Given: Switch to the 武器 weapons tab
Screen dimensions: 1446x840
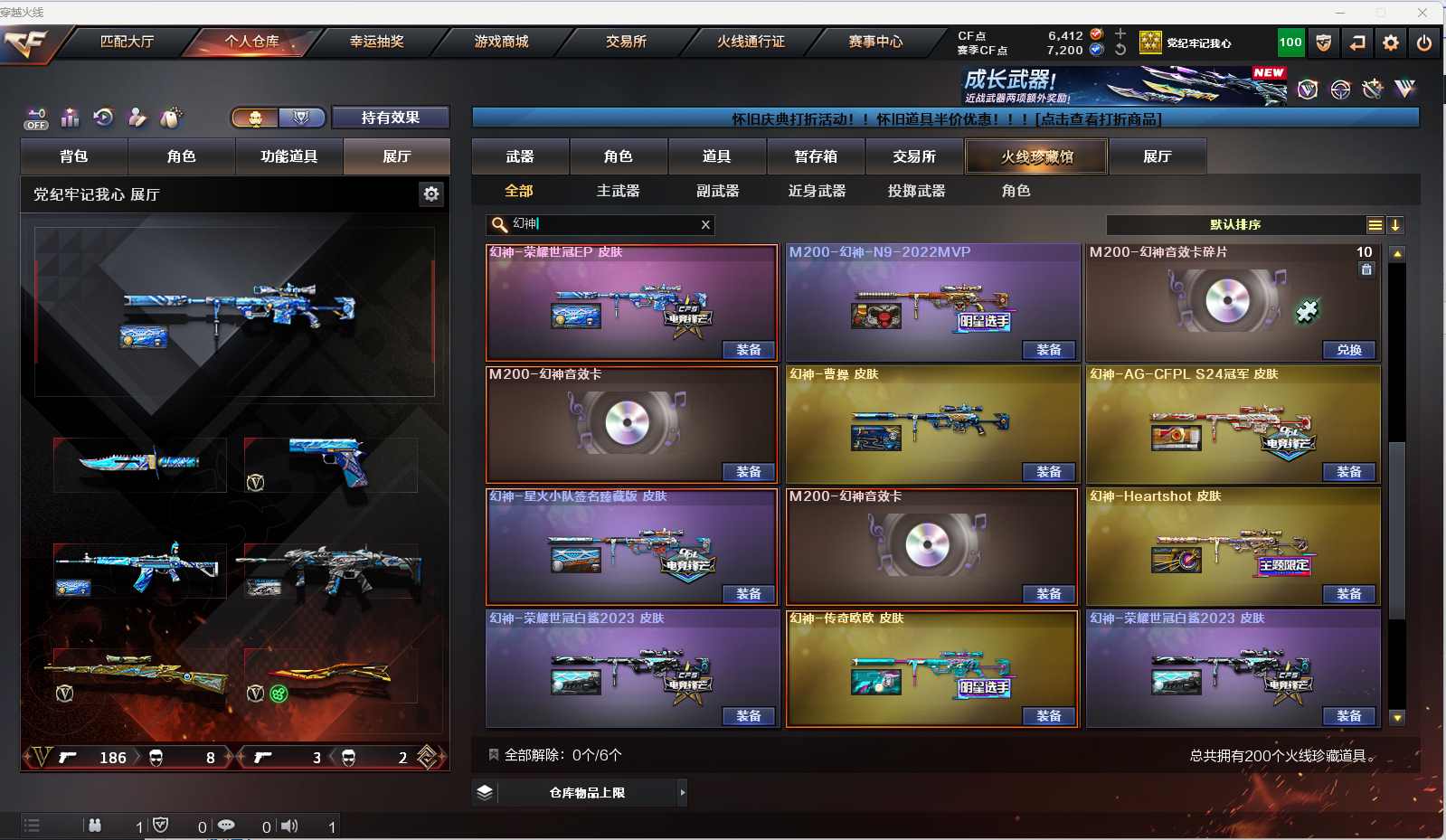Looking at the screenshot, I should pyautogui.click(x=520, y=156).
